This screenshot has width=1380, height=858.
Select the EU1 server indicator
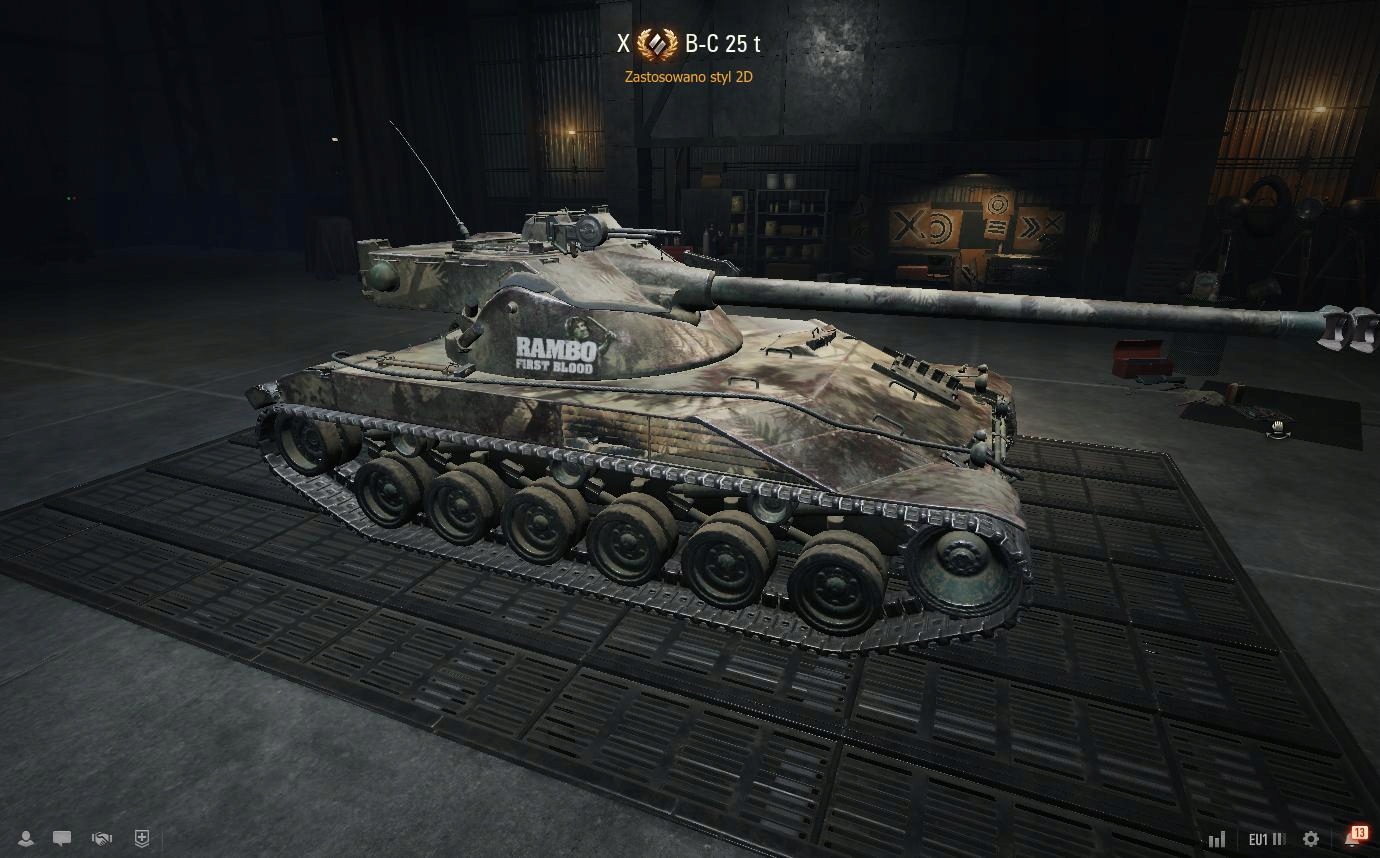coord(1266,840)
